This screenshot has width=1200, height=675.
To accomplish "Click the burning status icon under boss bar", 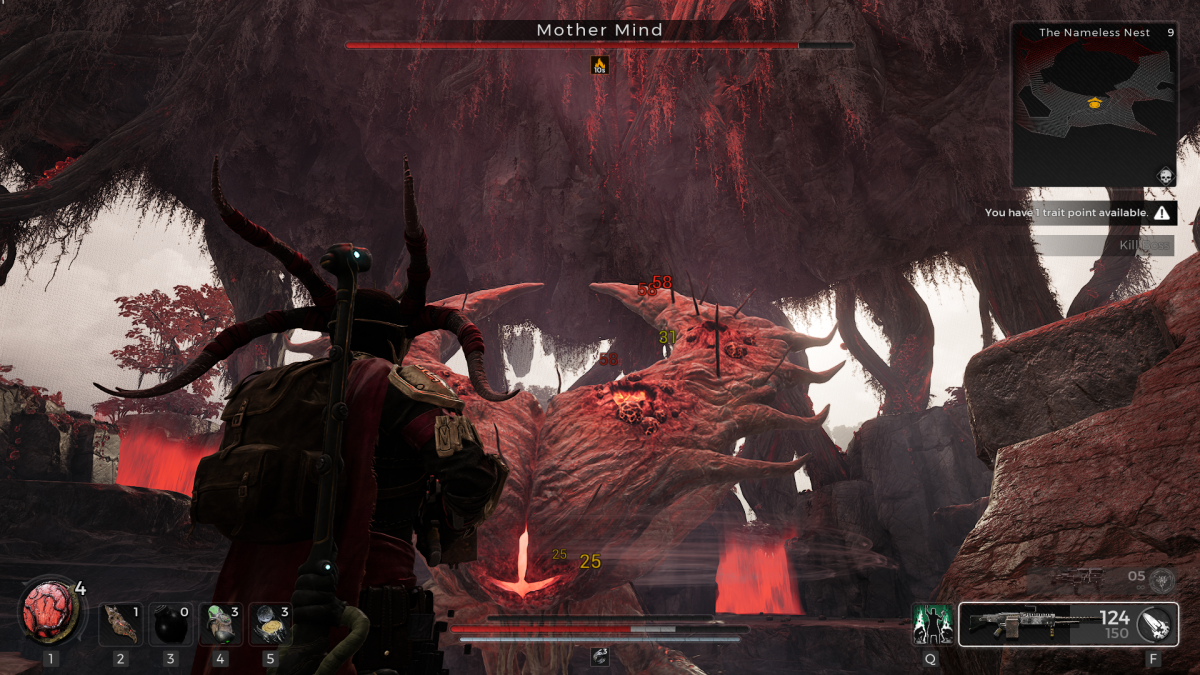I will pos(599,65).
